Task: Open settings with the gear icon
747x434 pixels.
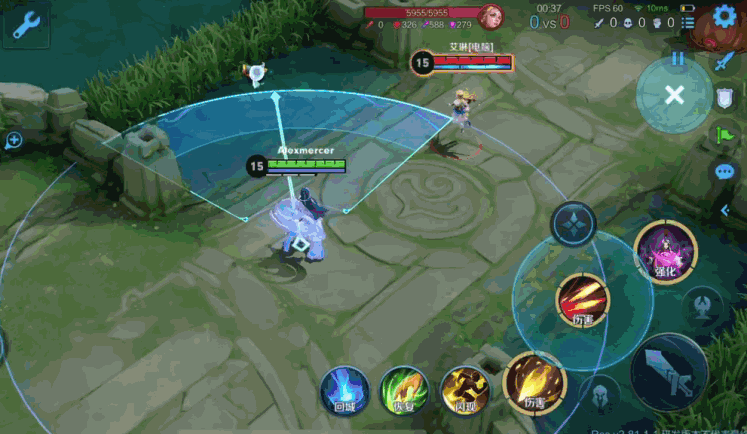Action: coord(724,18)
